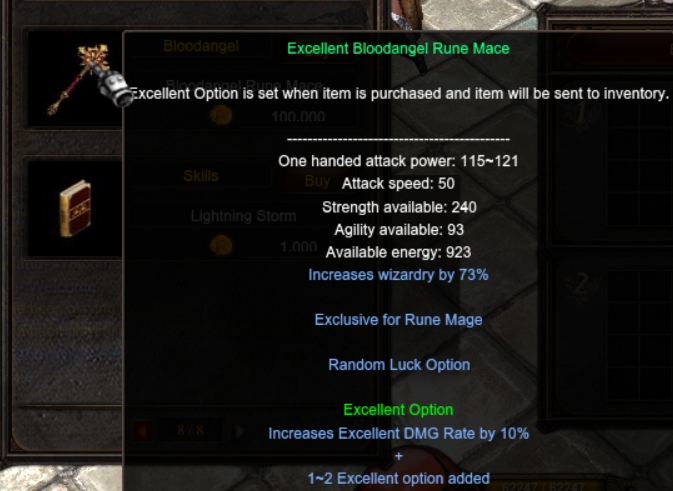Buy the Lightning Storm skill
The image size is (673, 491).
click(x=316, y=181)
